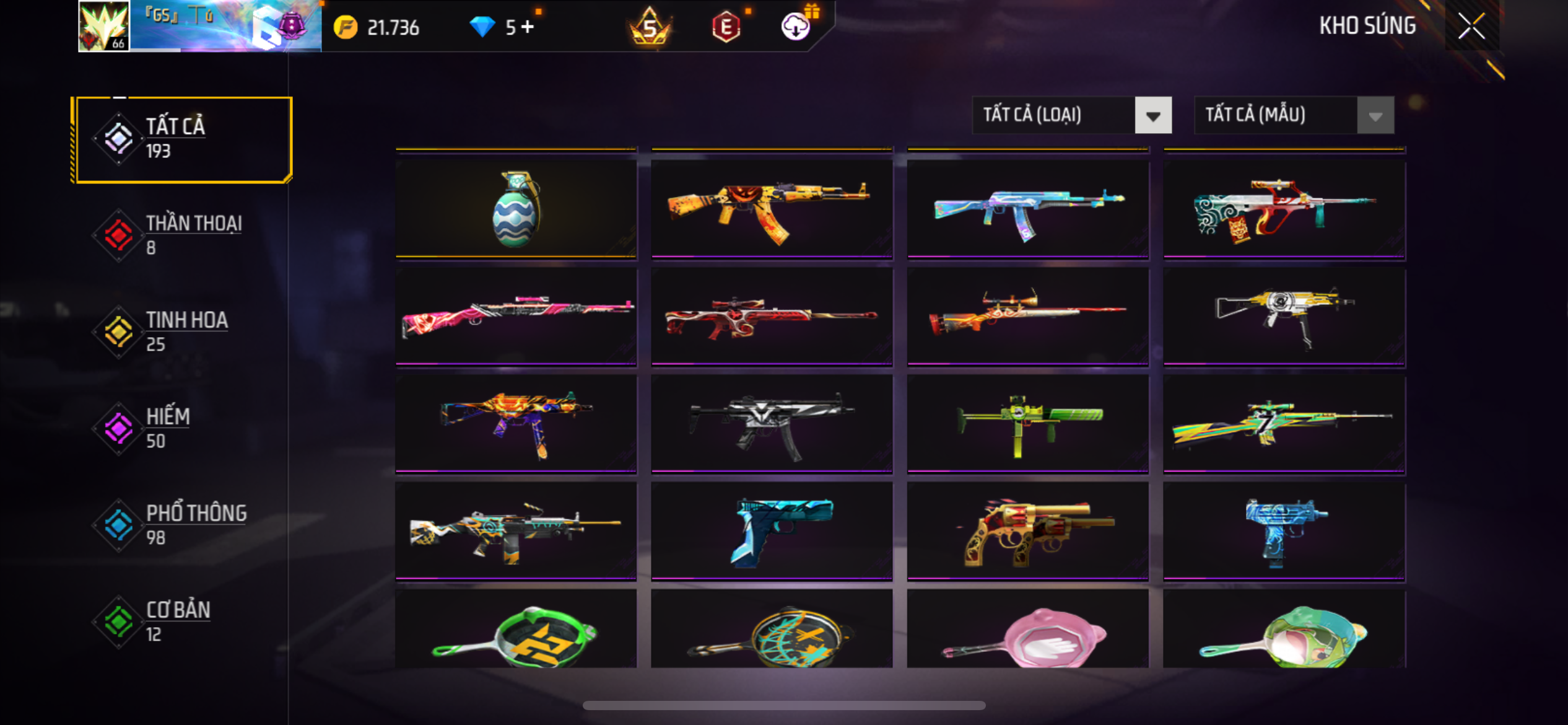Select the Tất Cả category tab

181,139
